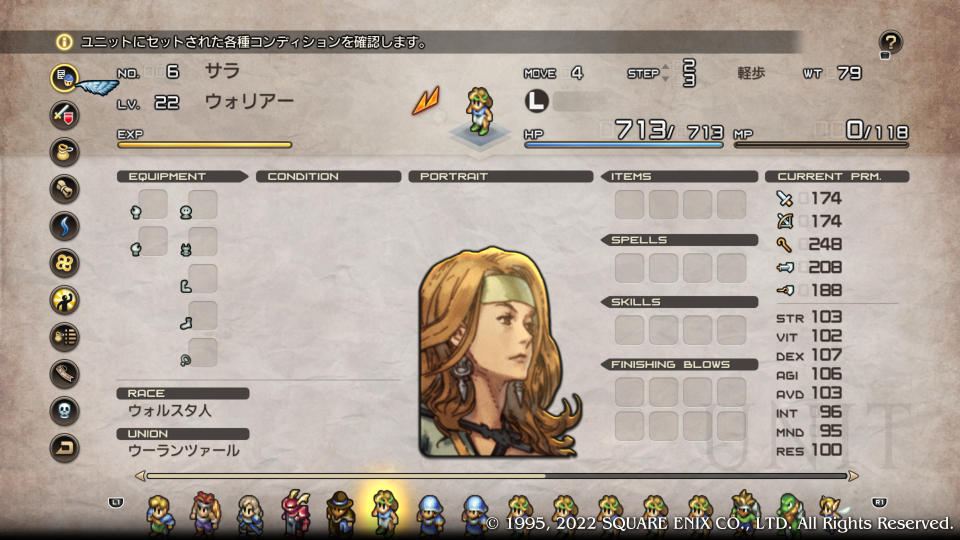Open the four-petal clover tab

[65, 262]
